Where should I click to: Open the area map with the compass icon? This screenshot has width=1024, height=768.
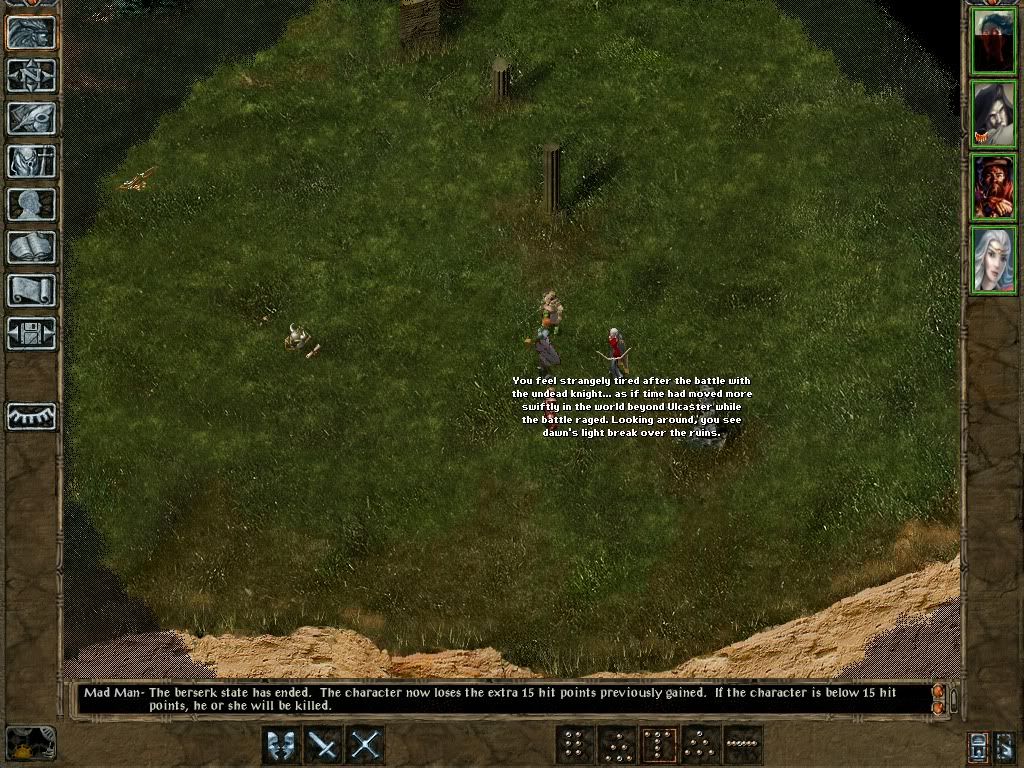click(x=31, y=76)
